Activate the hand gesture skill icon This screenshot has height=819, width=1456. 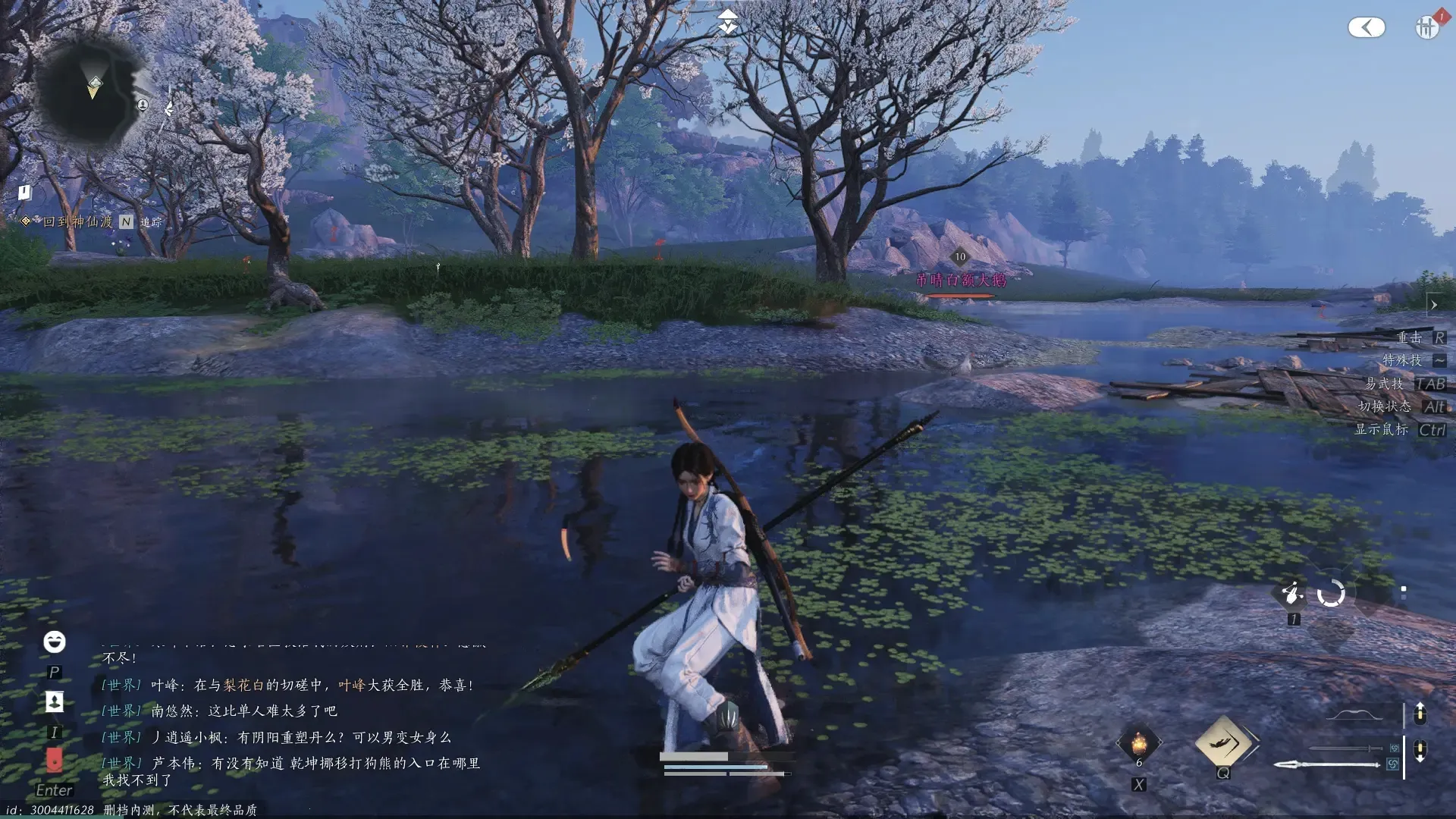pos(1292,592)
